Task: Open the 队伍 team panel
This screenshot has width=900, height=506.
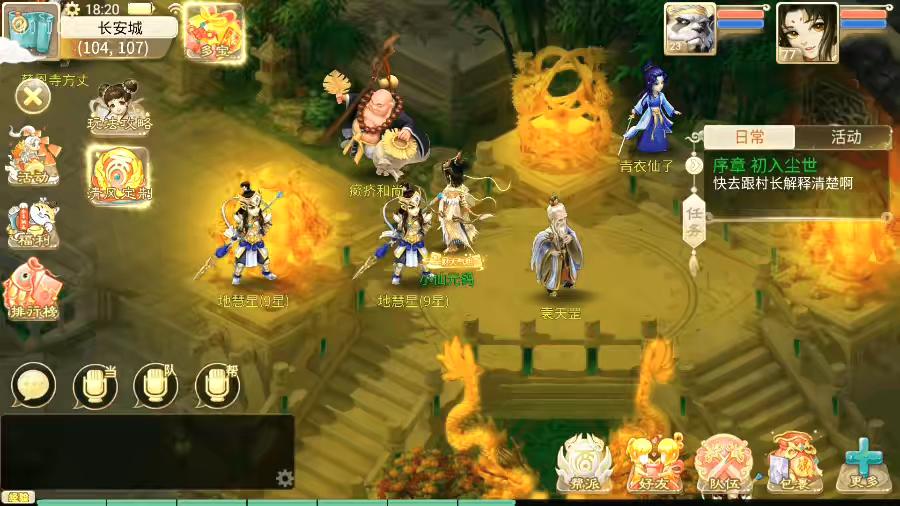Action: pyautogui.click(x=724, y=464)
